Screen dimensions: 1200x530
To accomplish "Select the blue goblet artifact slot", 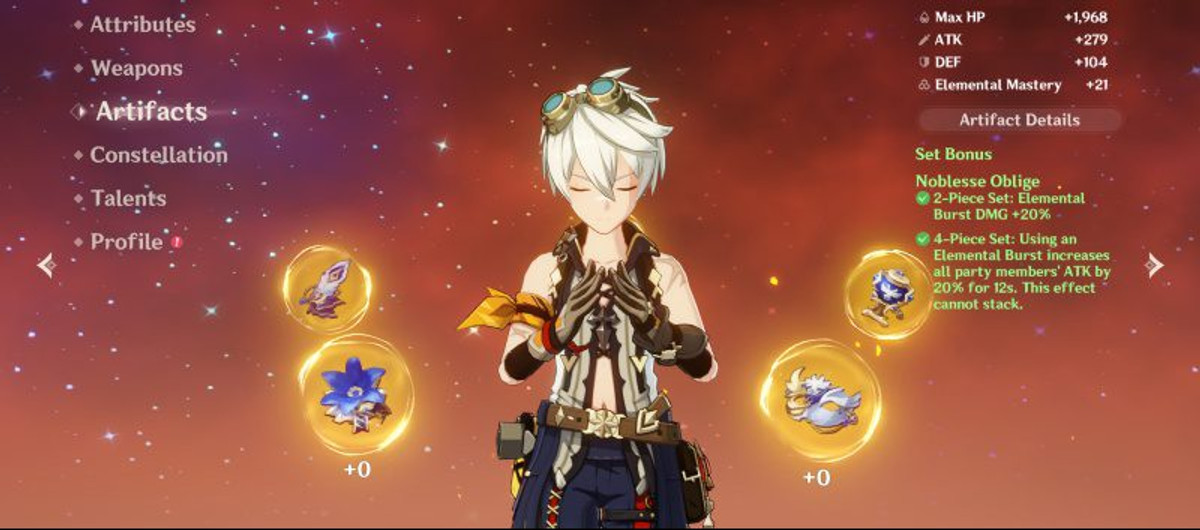I will coord(887,294).
